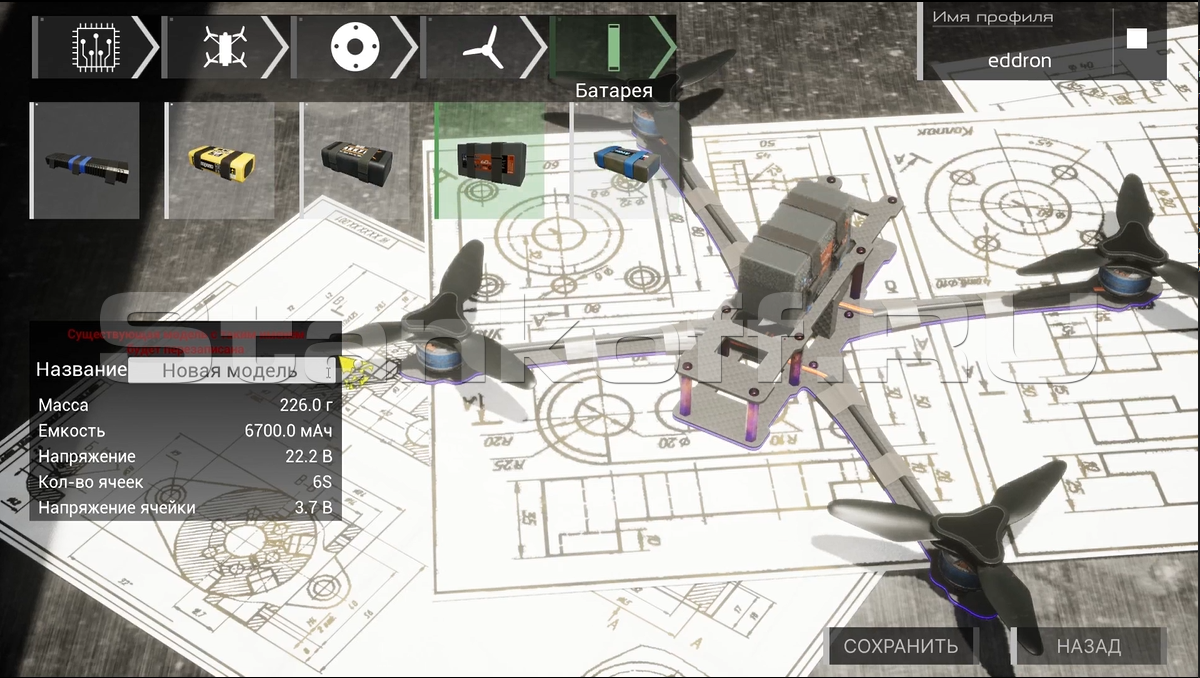Switch to the drone frame tab
Viewport: 1200px width, 678px height.
click(224, 46)
